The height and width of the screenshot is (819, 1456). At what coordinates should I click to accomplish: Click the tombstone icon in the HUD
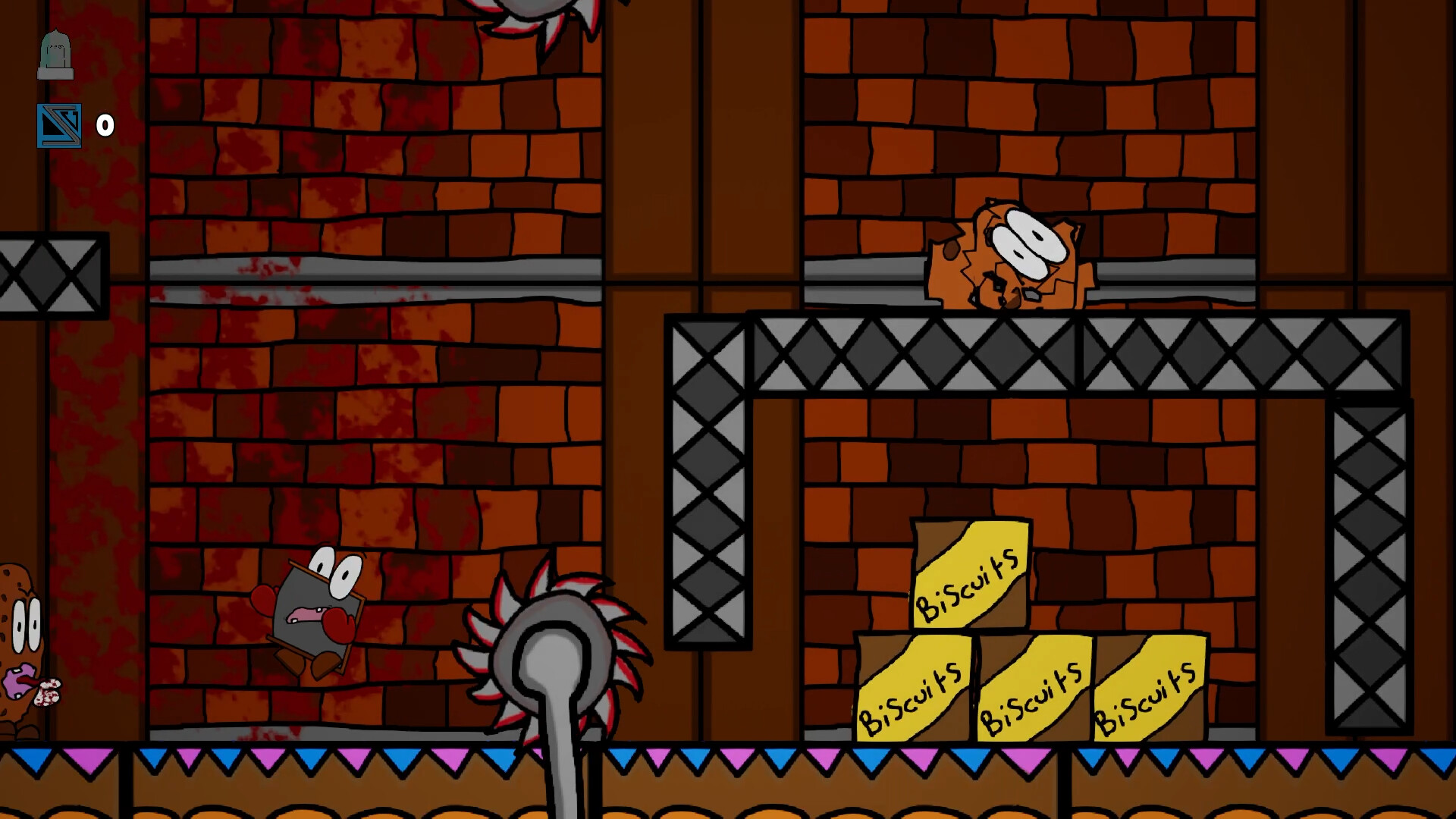click(x=57, y=55)
